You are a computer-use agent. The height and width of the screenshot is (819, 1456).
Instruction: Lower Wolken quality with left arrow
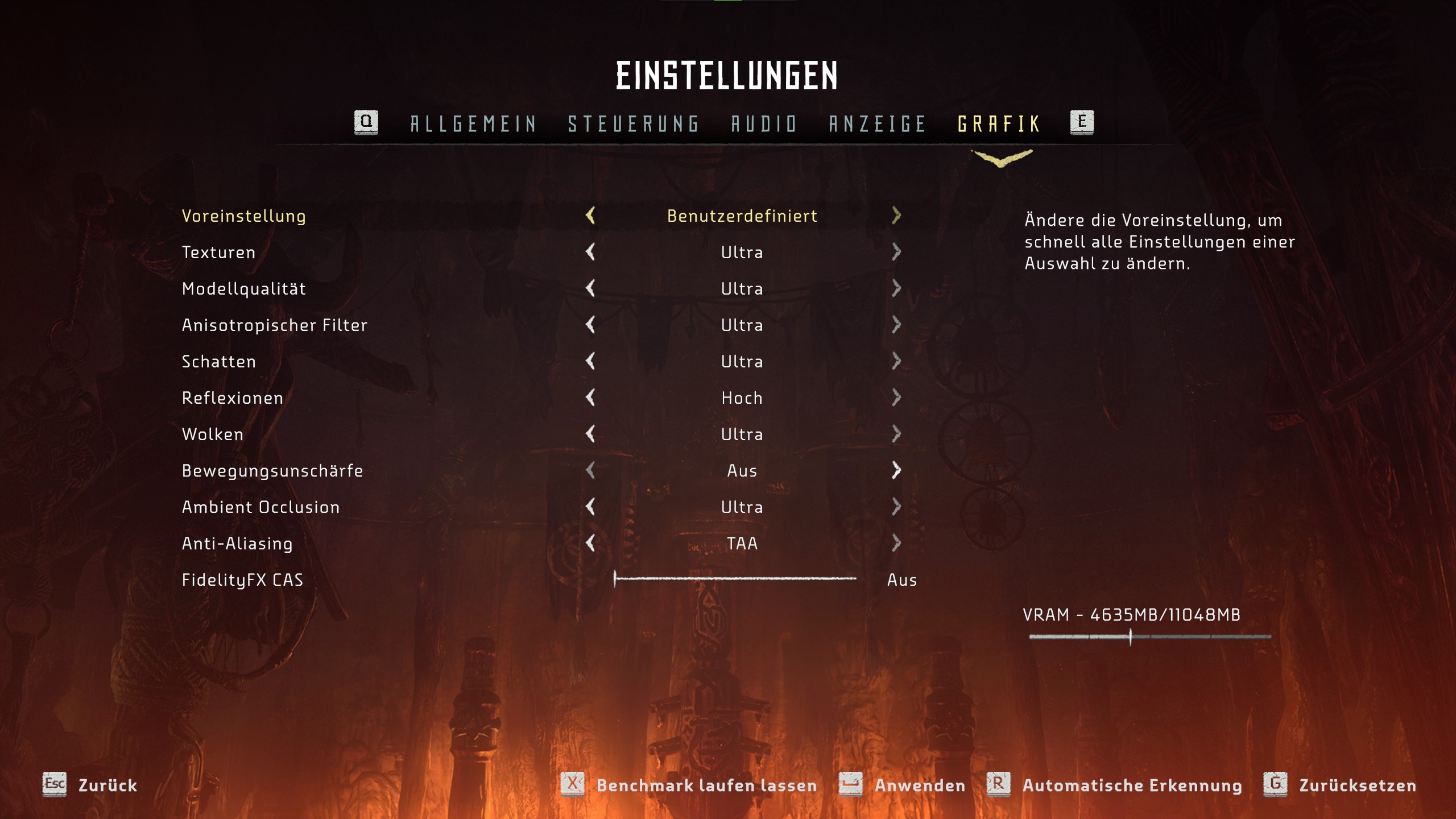click(x=590, y=434)
